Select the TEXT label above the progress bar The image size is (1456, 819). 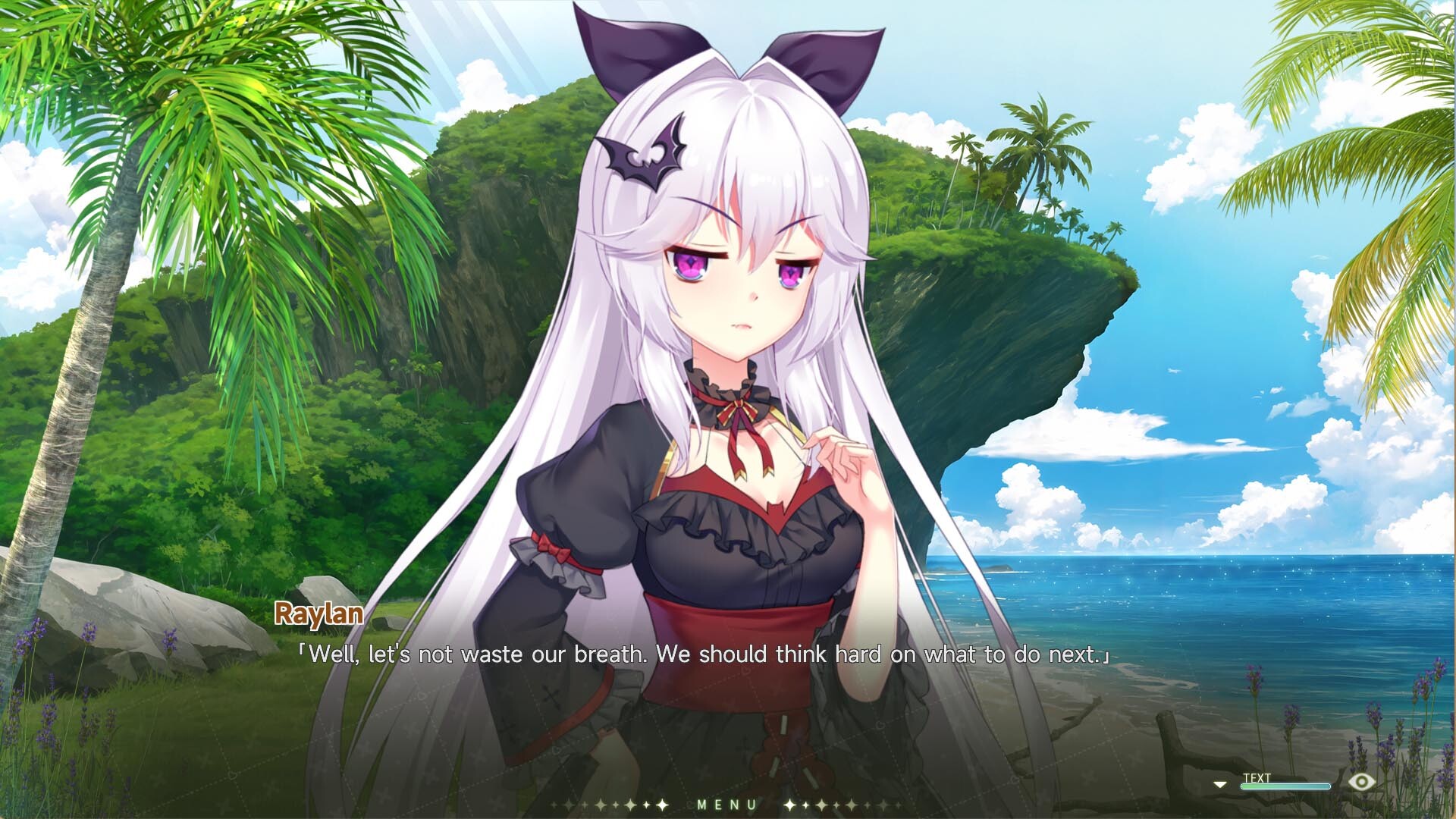point(1256,777)
